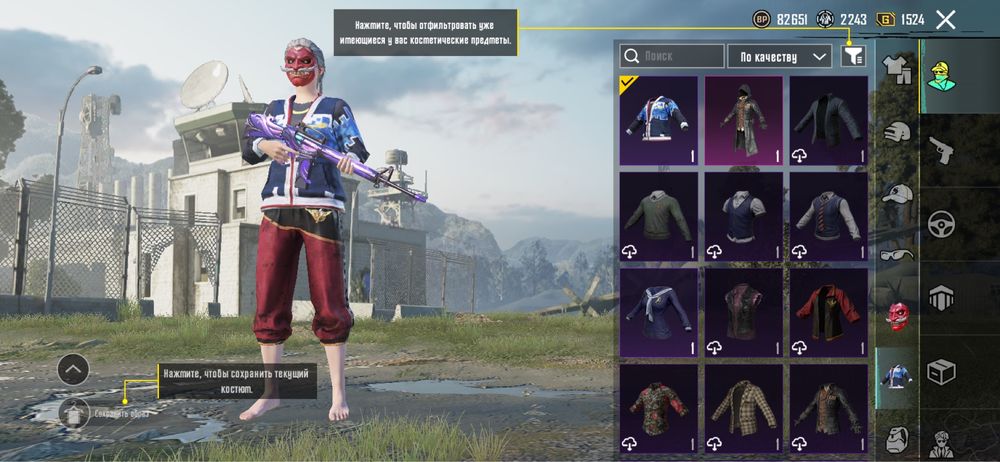Select the navy sailor-collar top
The image size is (1000, 462).
point(658,312)
